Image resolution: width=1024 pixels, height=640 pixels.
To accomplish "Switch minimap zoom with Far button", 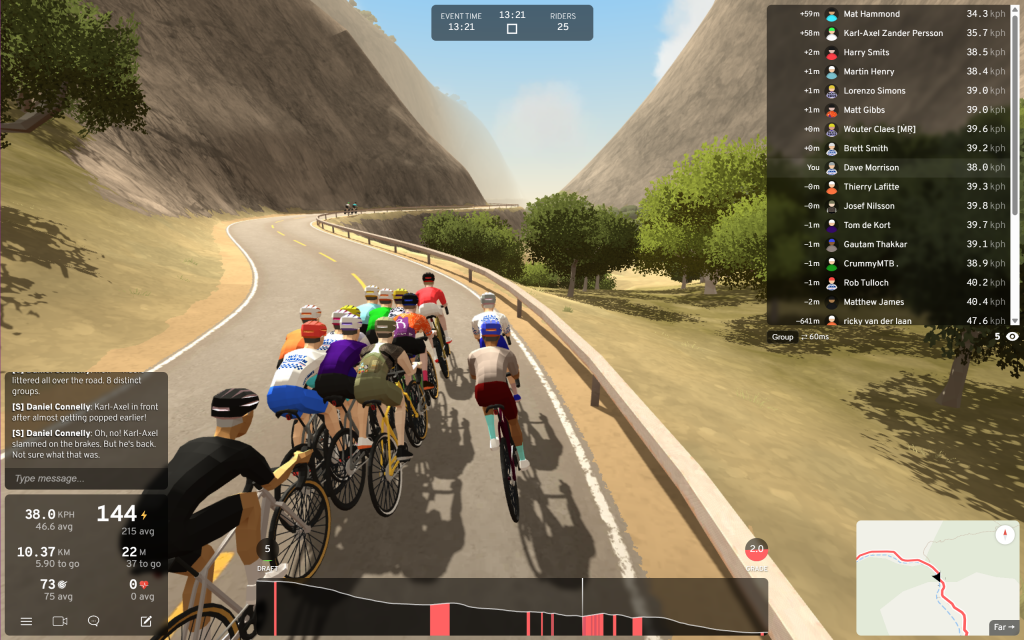I will click(x=1002, y=627).
